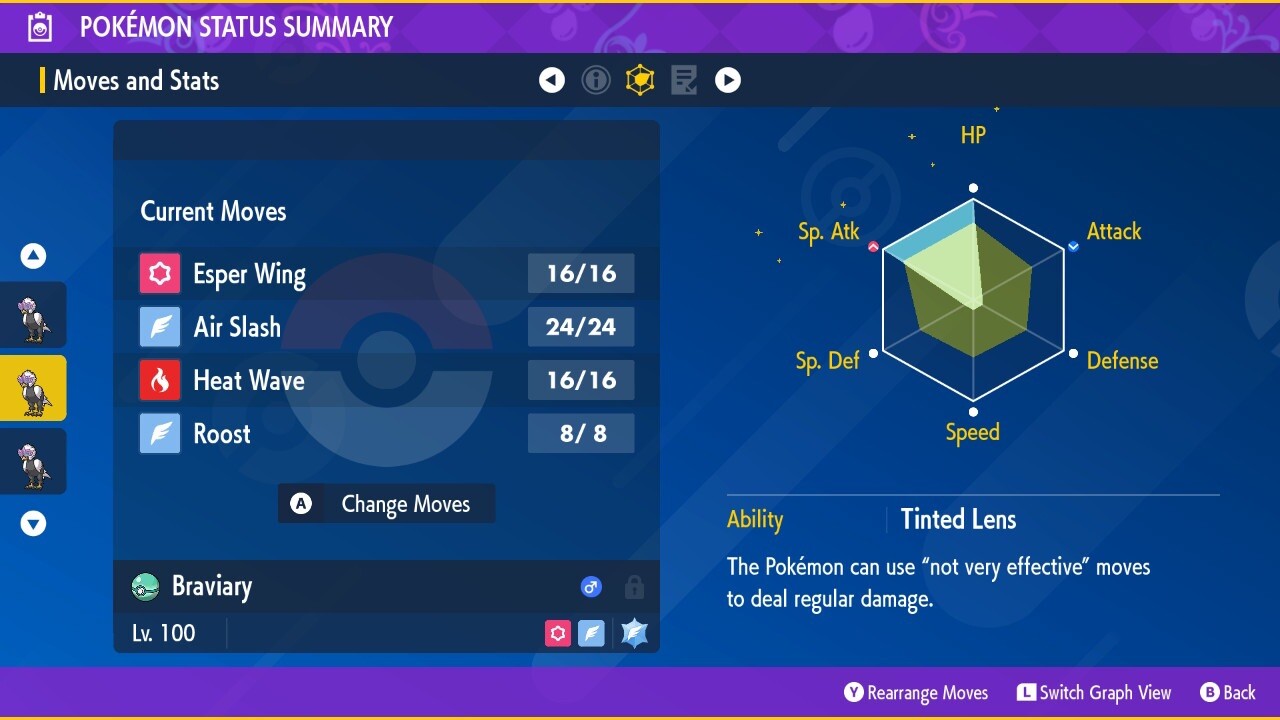Show the next Pokémon with down arrow
Image resolution: width=1280 pixels, height=720 pixels.
tap(34, 523)
